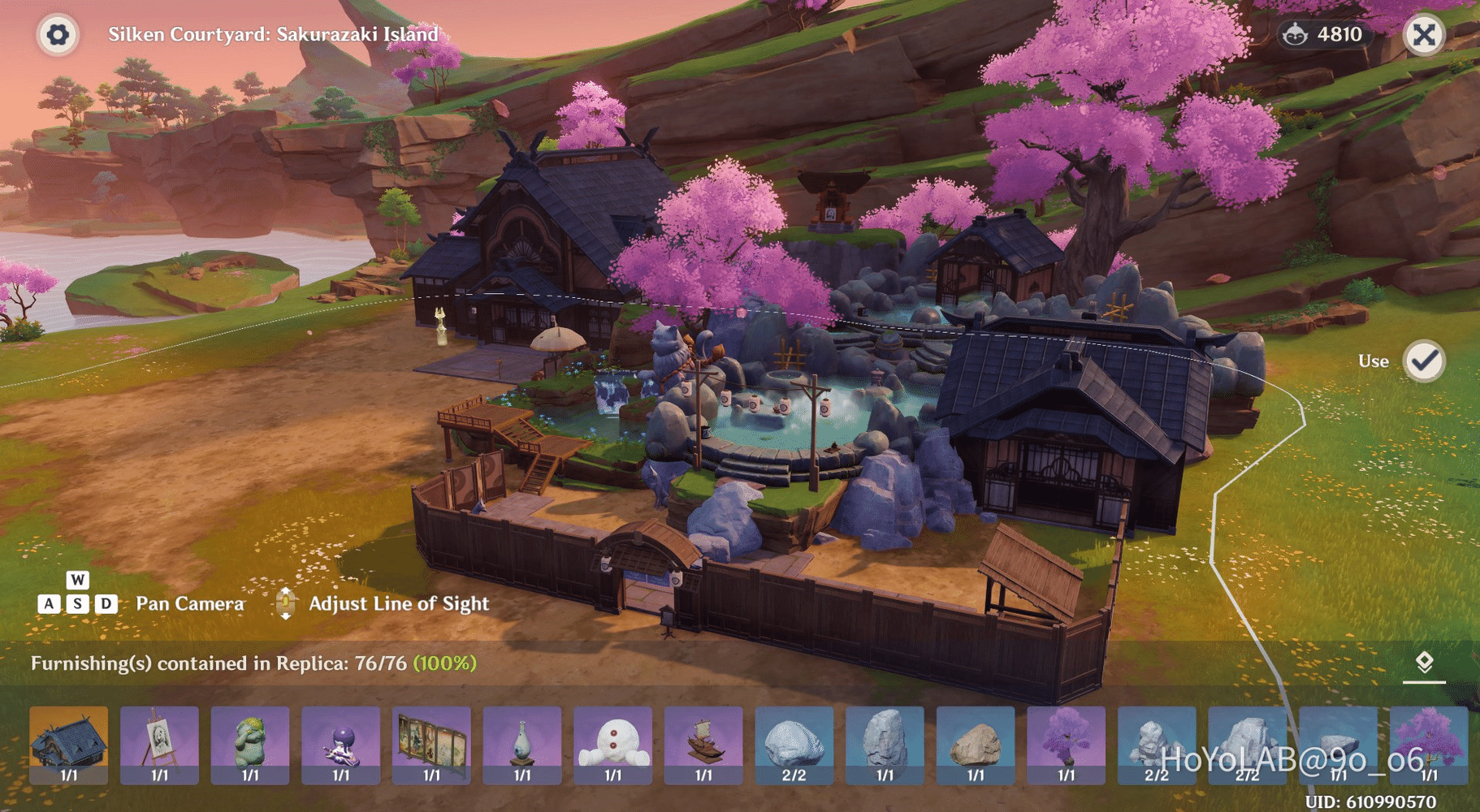
Task: Click the Use button
Action: (1374, 361)
